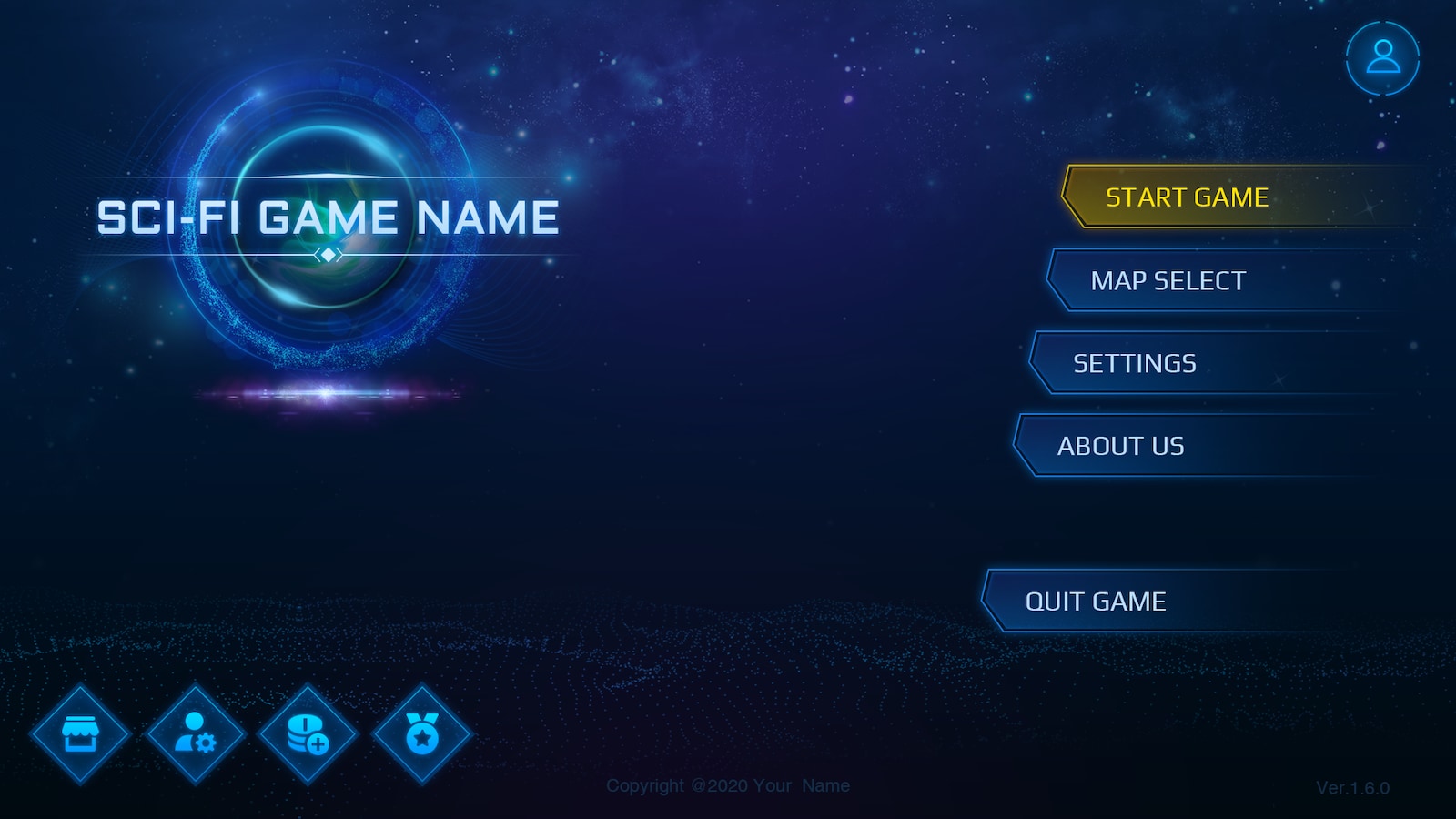Click the copyright notice text
The height and width of the screenshot is (819, 1456).
pyautogui.click(x=728, y=784)
